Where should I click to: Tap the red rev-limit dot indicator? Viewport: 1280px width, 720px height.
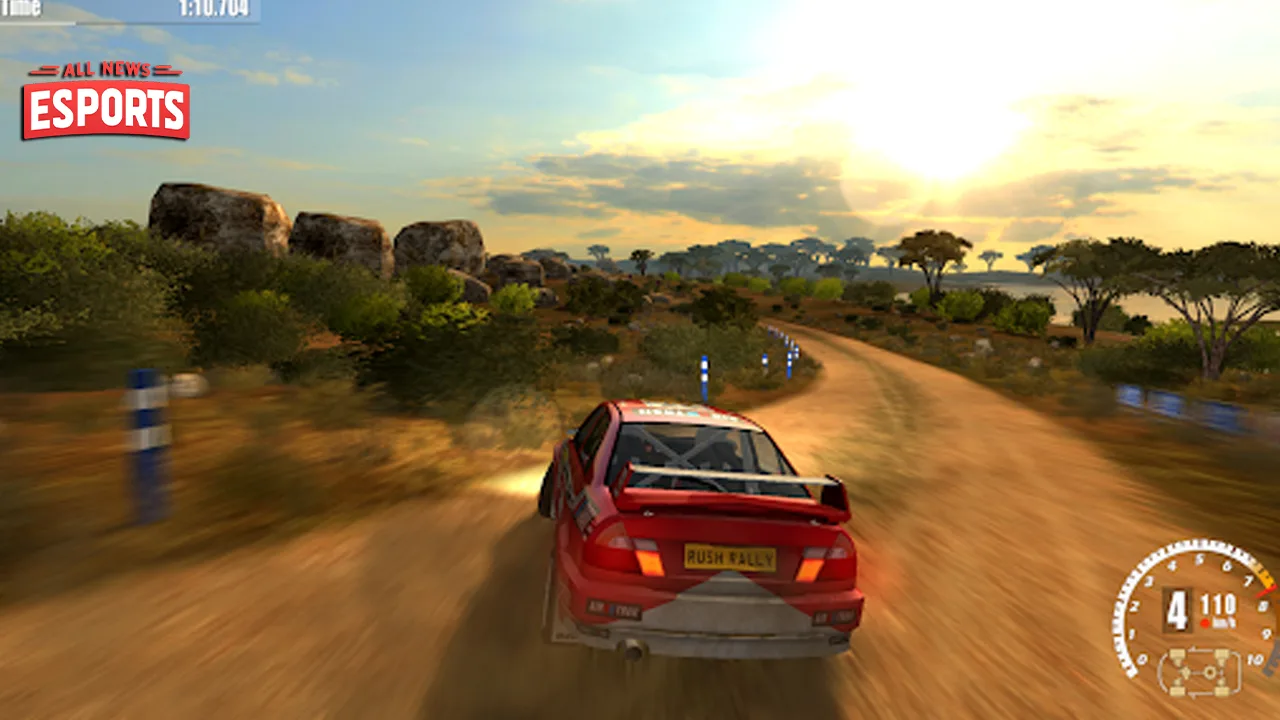[1205, 622]
